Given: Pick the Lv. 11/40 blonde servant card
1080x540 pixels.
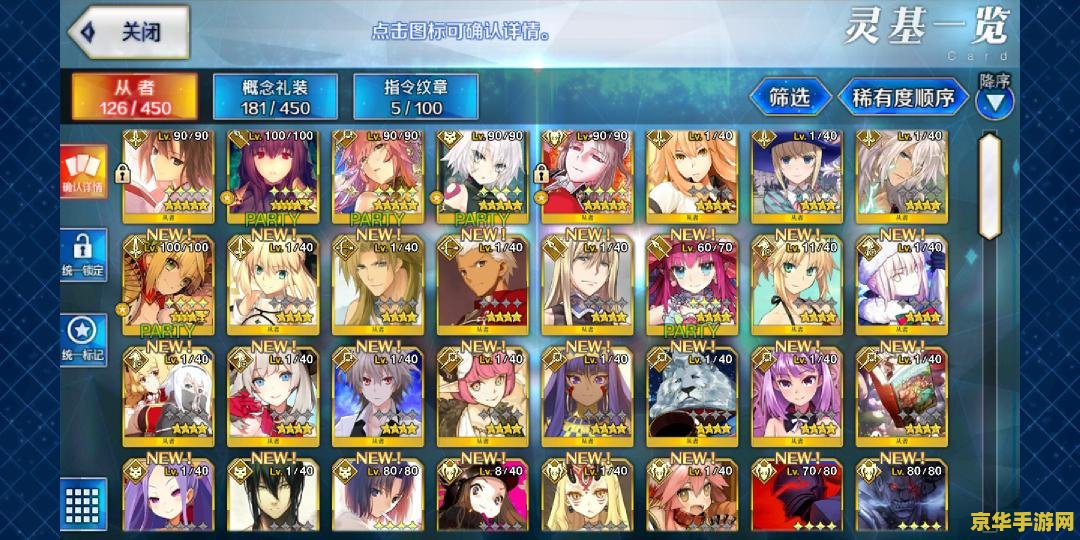Looking at the screenshot, I should [x=796, y=288].
